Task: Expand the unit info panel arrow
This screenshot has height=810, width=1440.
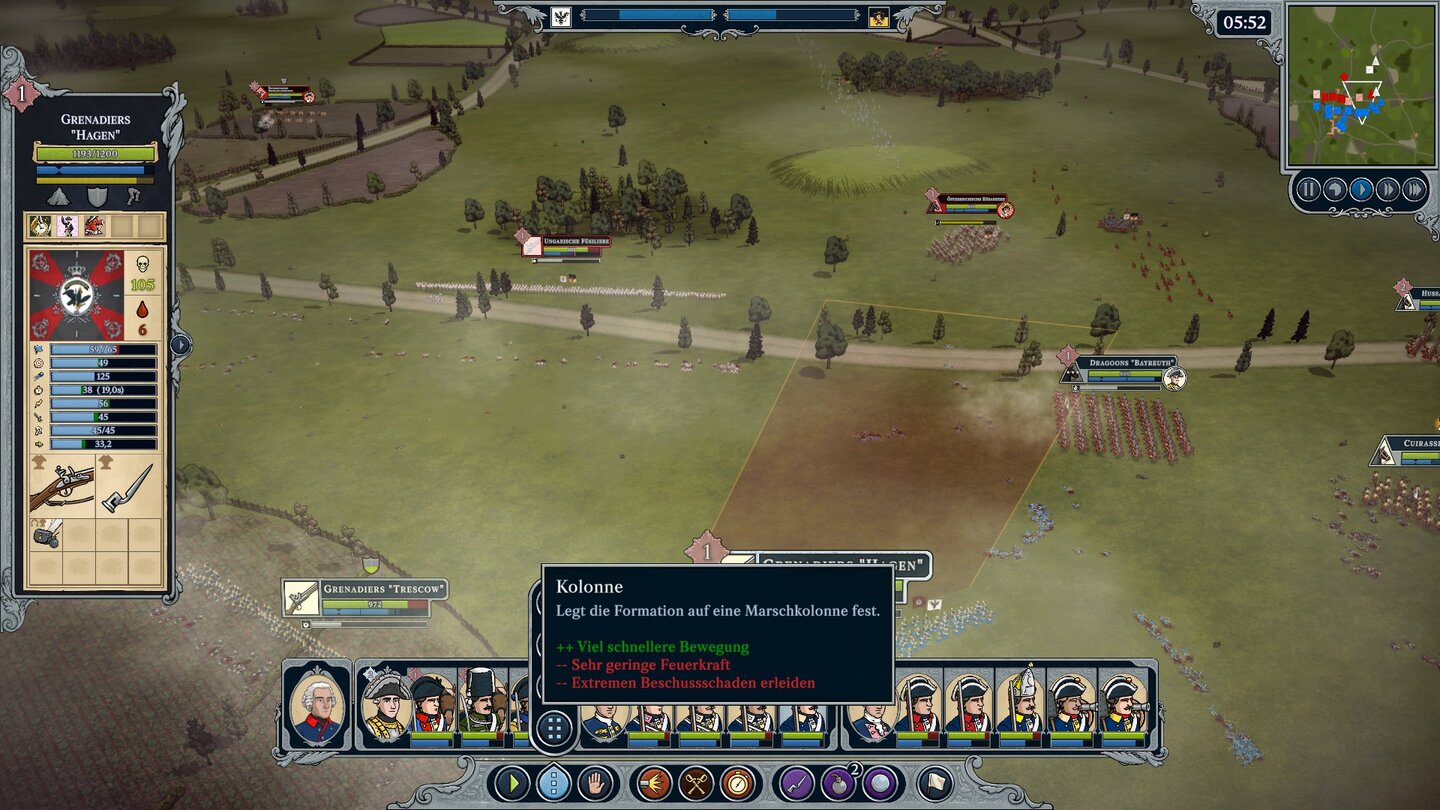Action: [180, 345]
